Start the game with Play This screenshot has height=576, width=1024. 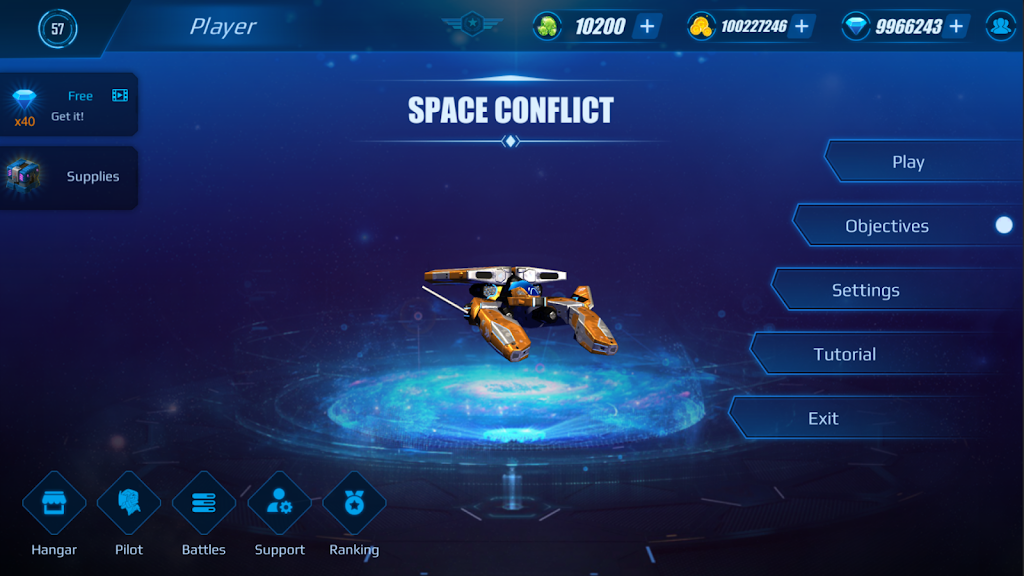[908, 162]
